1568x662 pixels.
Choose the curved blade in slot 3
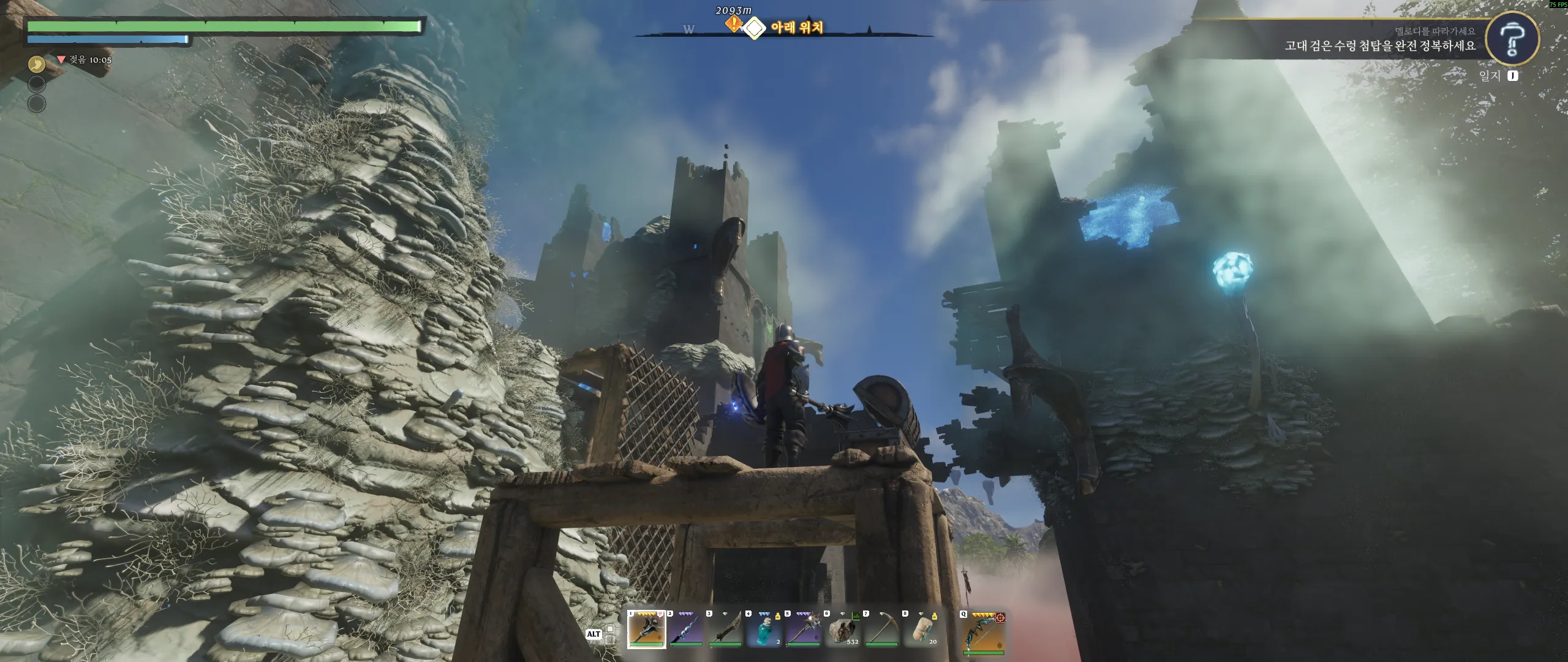[x=725, y=630]
